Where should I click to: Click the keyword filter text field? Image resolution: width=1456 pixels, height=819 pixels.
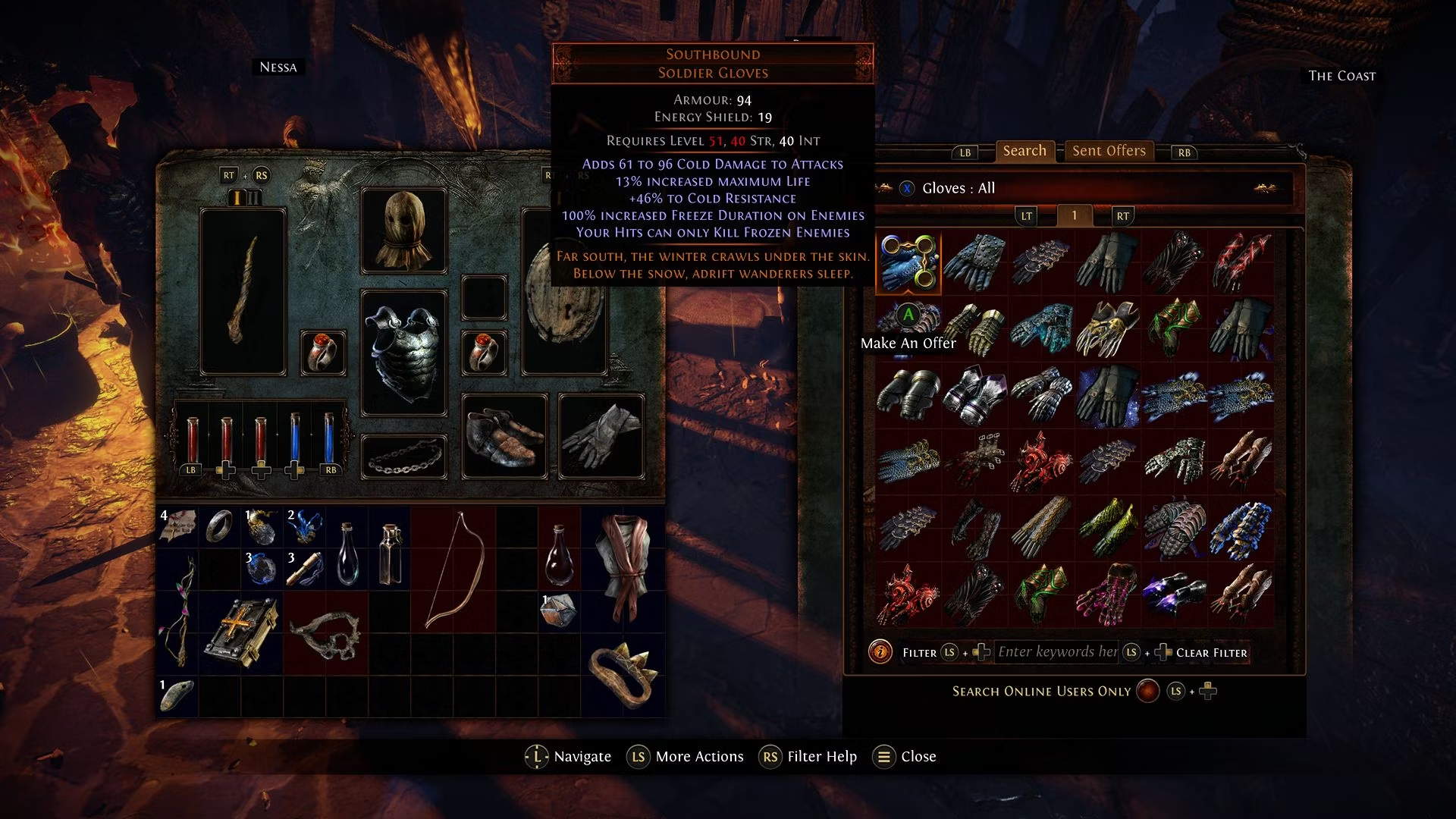pos(1056,652)
